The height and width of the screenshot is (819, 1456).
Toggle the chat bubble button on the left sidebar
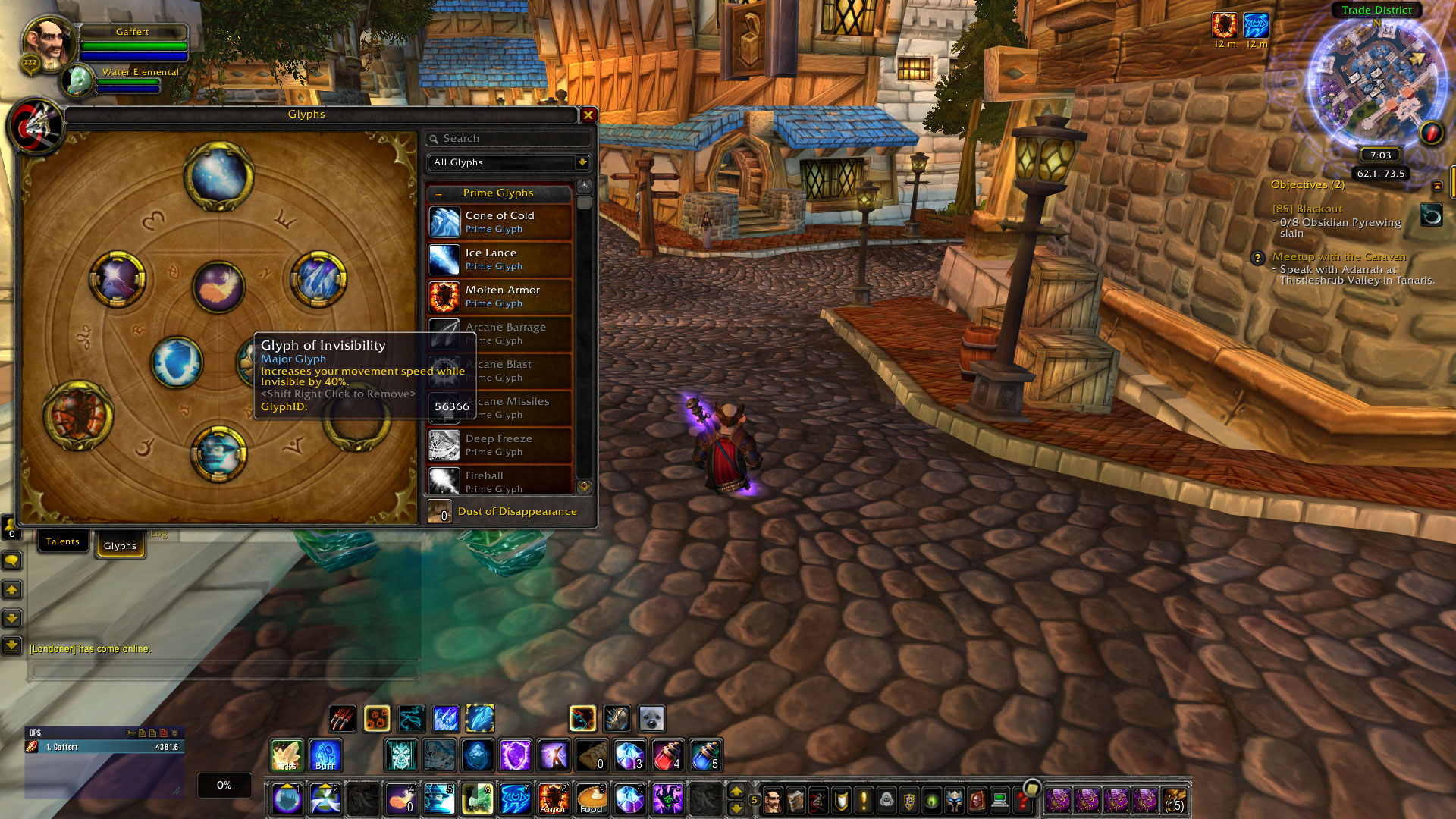point(12,561)
